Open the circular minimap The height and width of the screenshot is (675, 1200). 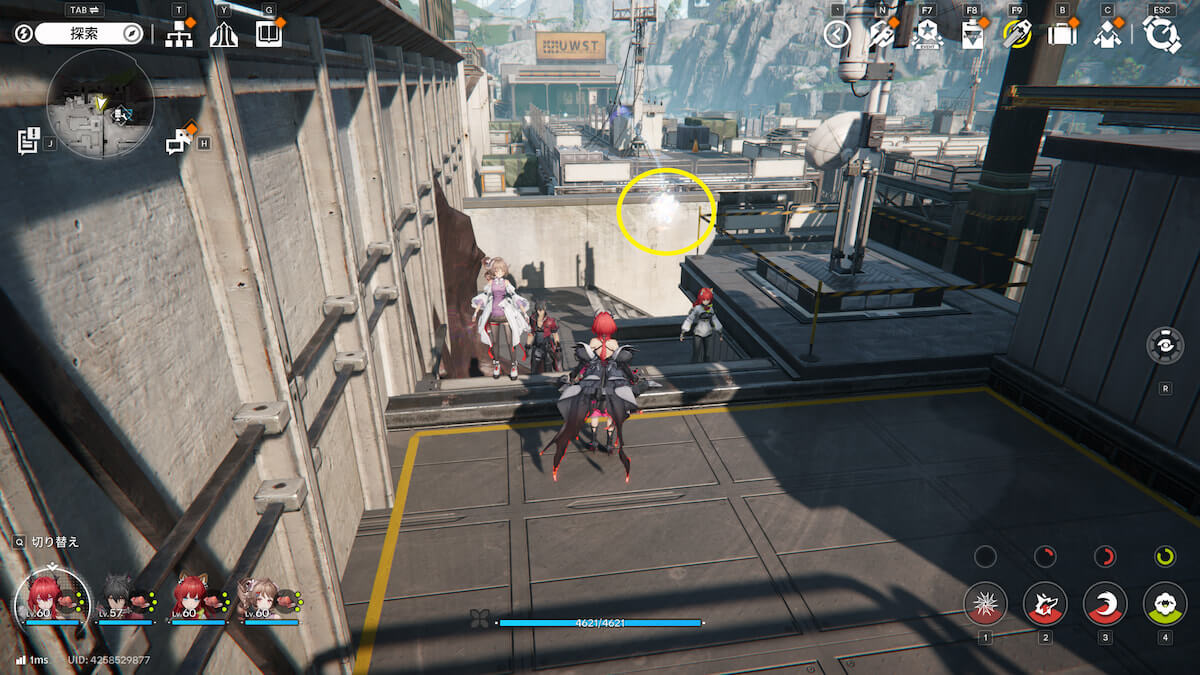pos(100,104)
